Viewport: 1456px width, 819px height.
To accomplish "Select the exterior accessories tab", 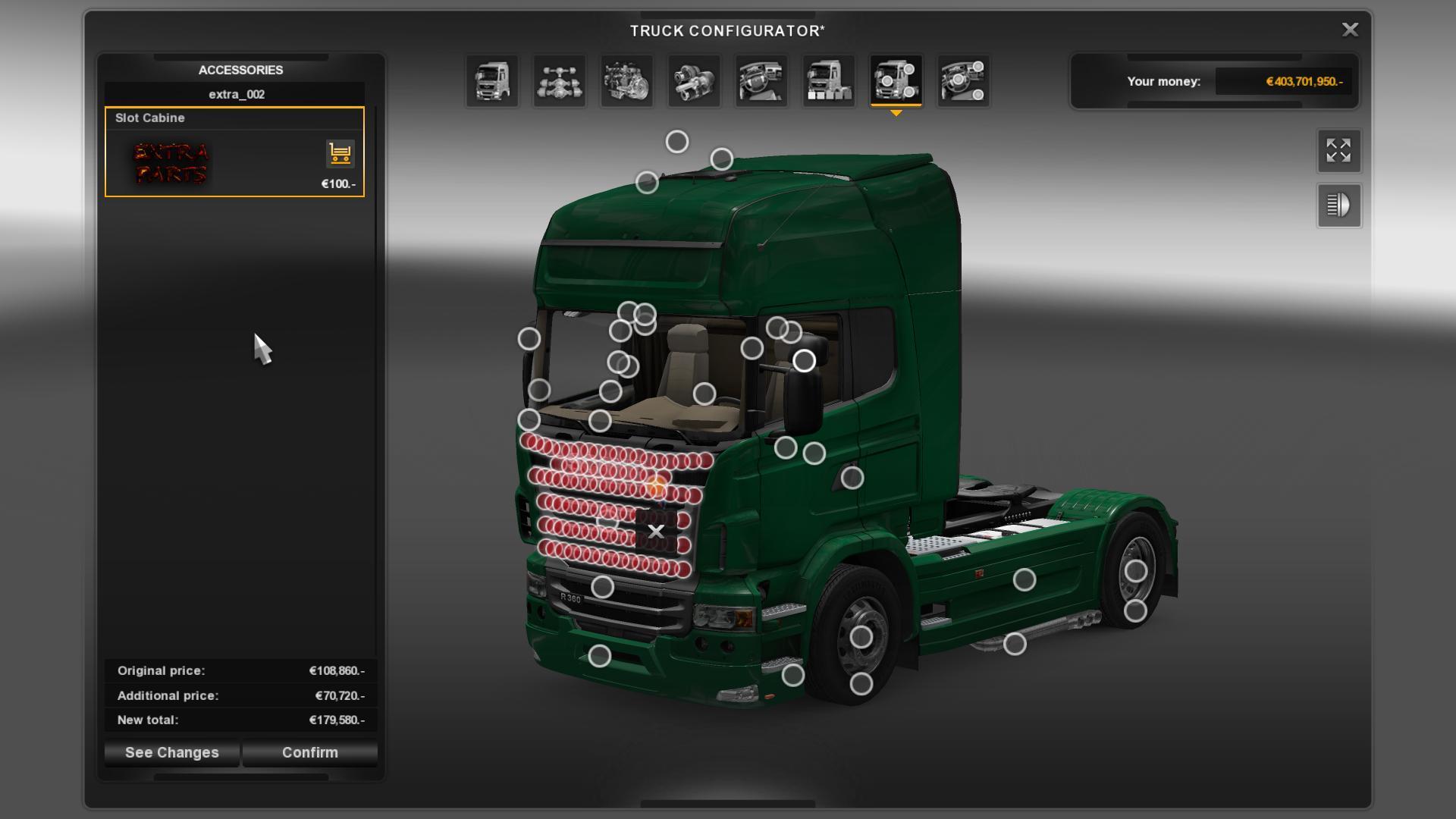I will point(896,81).
